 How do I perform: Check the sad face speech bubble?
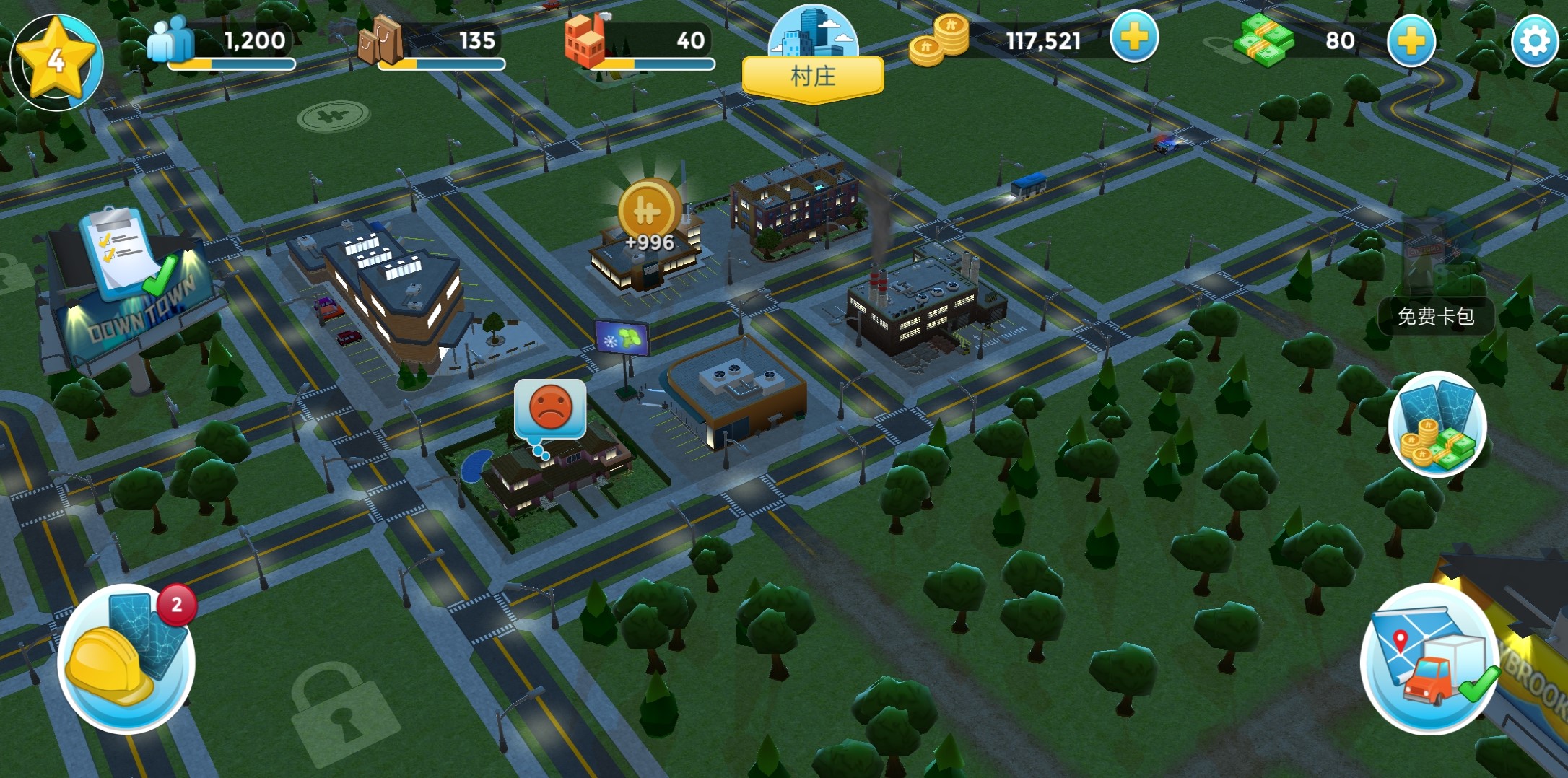pyautogui.click(x=550, y=408)
